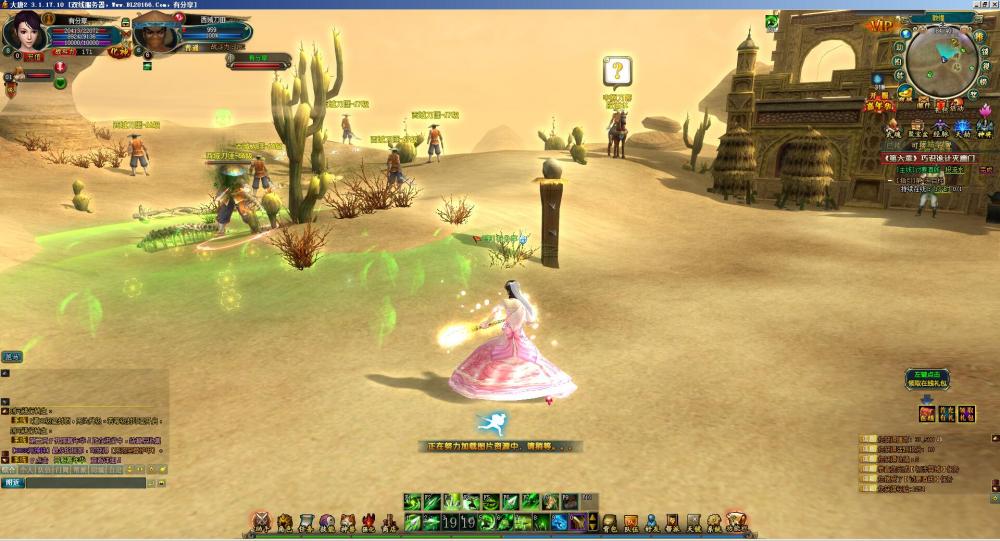The image size is (1000, 541).
Task: Click the gift pack reward icon
Action: coord(927,412)
